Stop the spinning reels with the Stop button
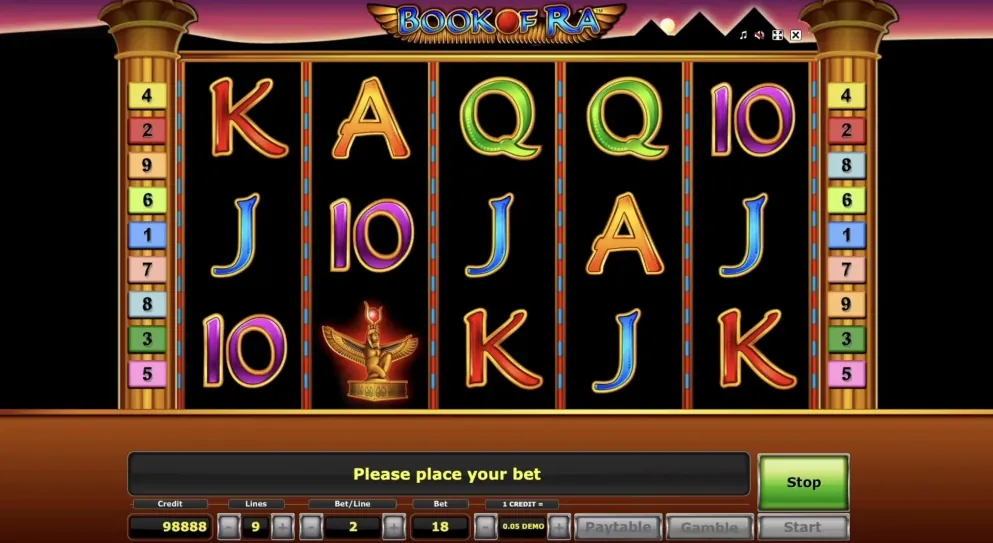This screenshot has width=993, height=543. 803,482
